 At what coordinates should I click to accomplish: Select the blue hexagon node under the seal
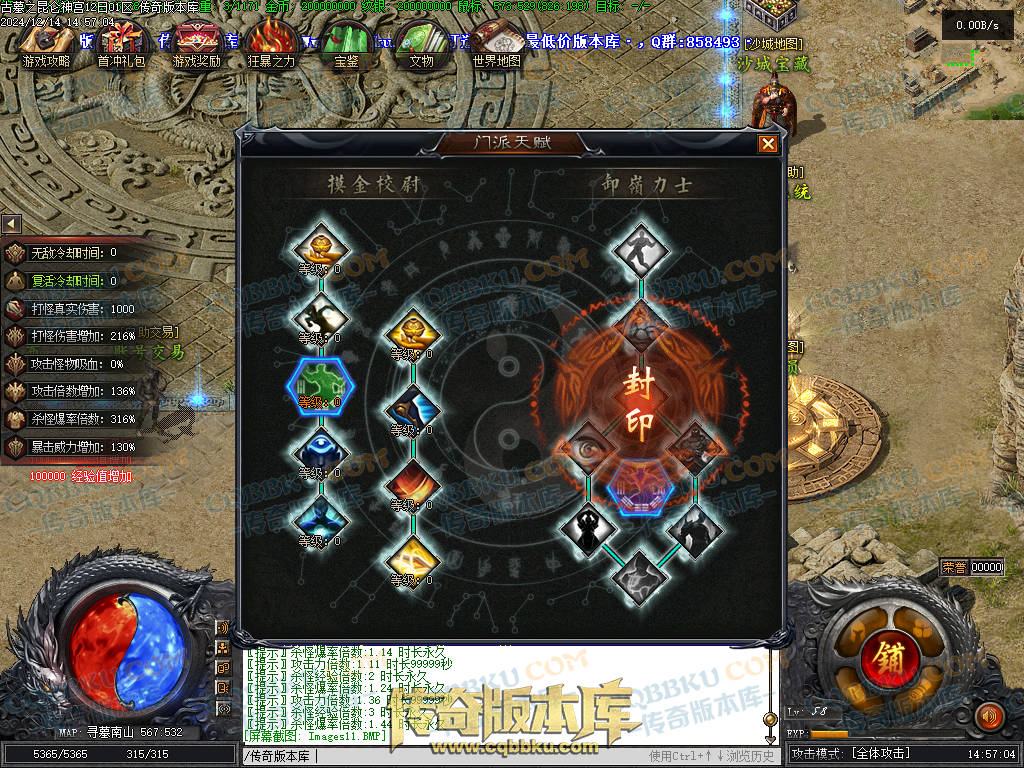pyautogui.click(x=641, y=483)
